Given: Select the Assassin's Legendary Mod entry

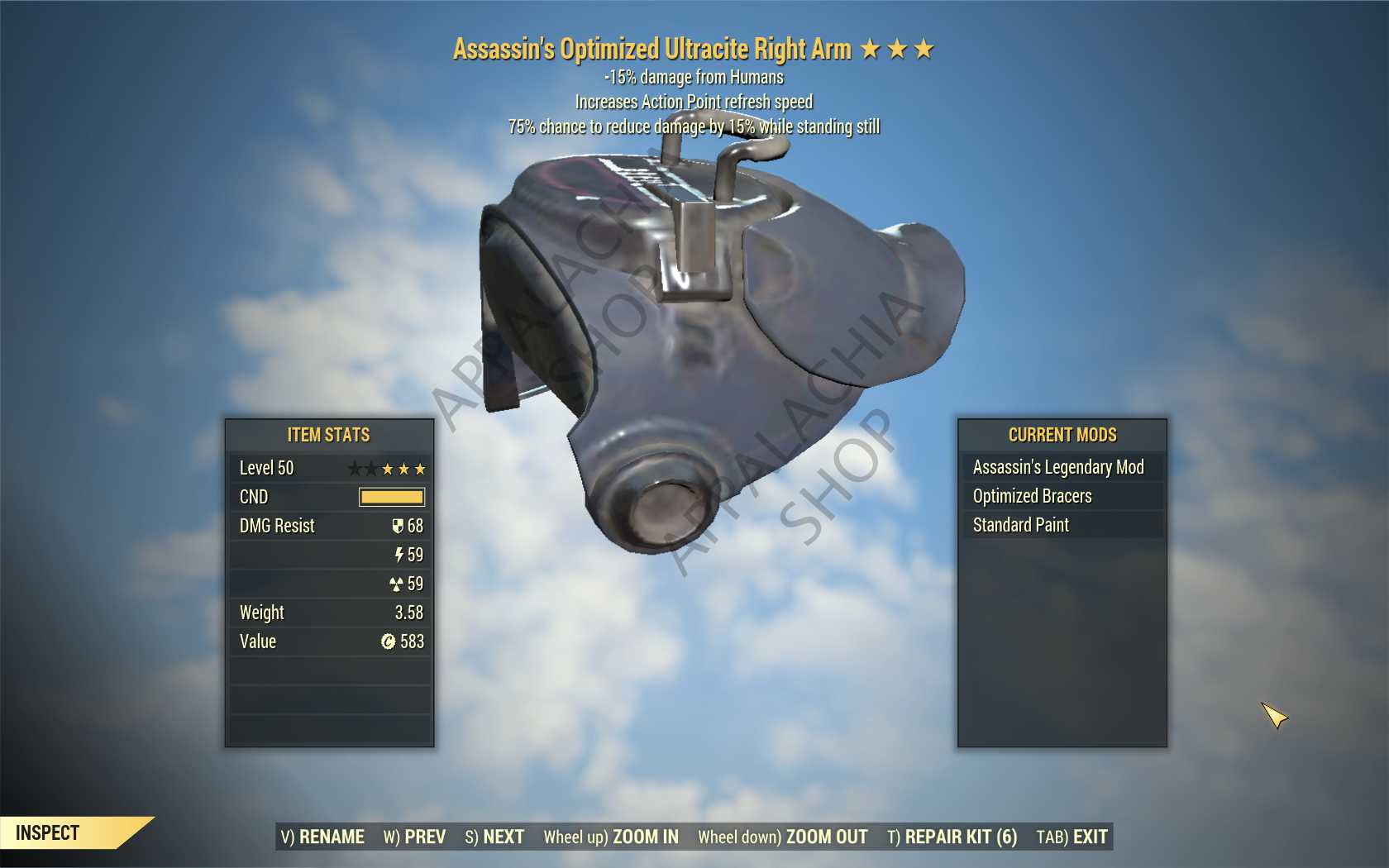Looking at the screenshot, I should coord(1062,467).
